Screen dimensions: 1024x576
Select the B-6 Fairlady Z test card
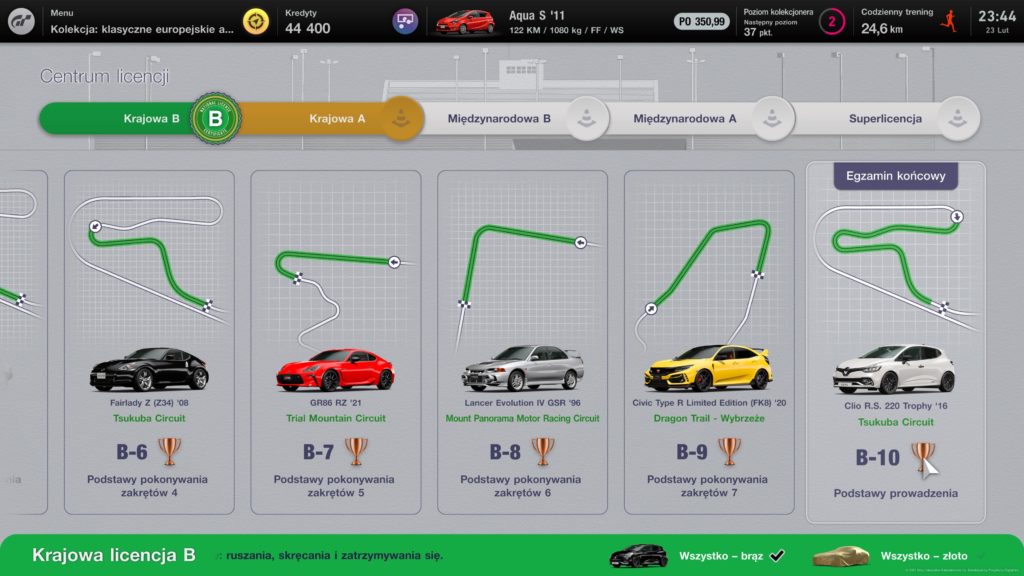[149, 340]
